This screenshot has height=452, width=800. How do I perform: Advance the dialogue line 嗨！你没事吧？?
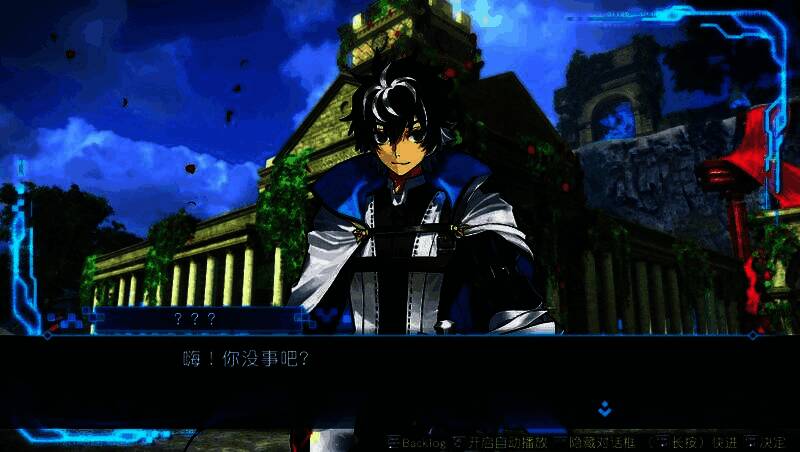point(247,358)
